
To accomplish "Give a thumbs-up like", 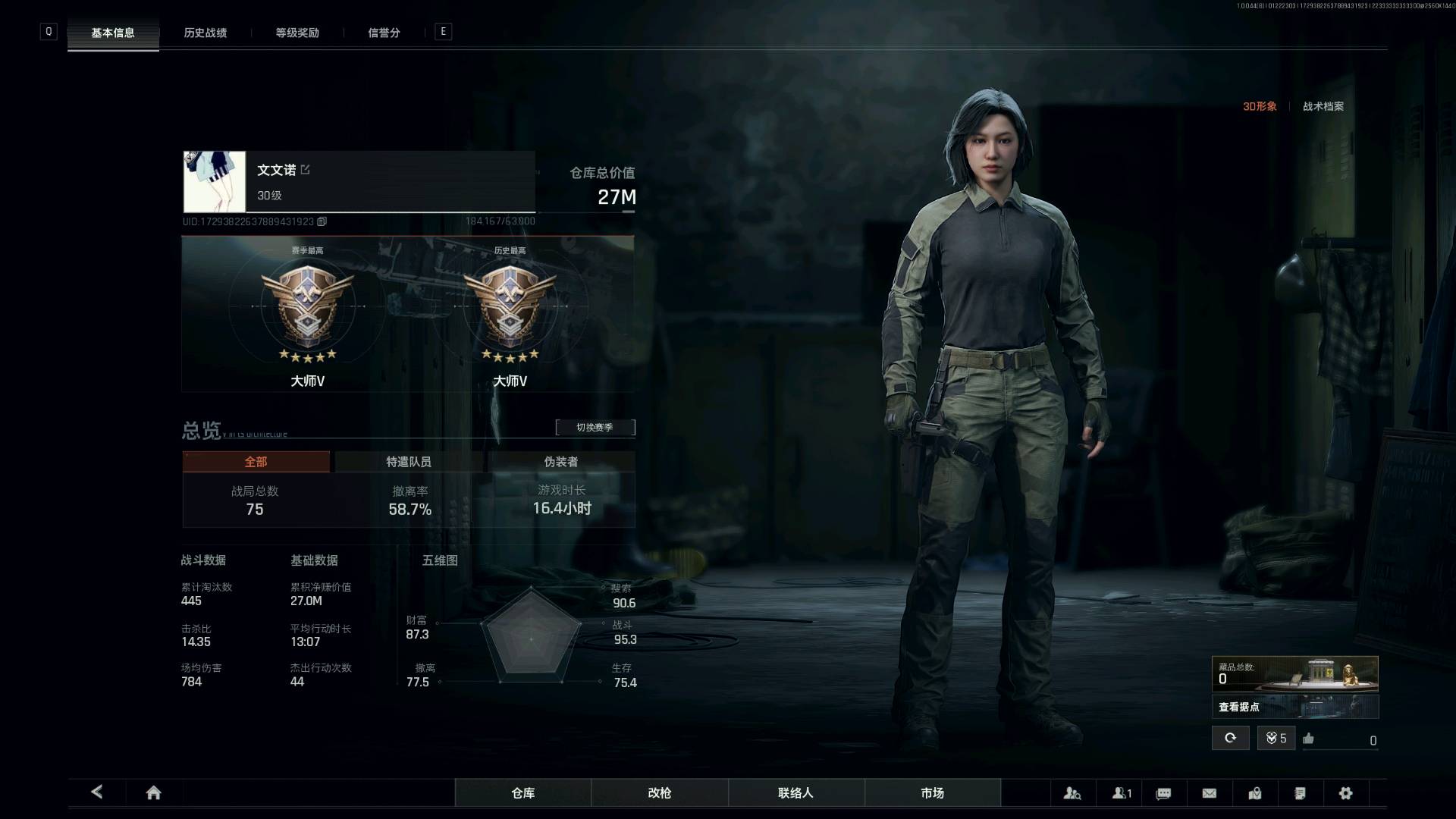I will pos(1308,739).
